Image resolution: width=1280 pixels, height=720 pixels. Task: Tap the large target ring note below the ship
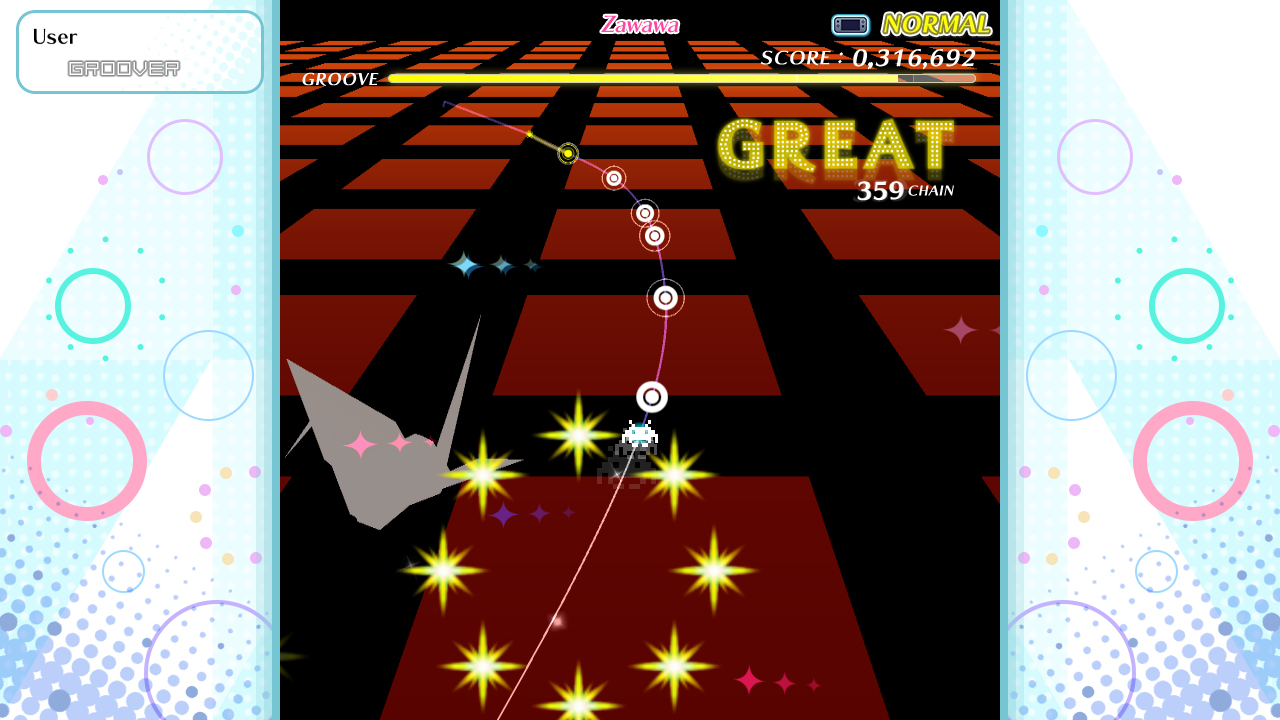coord(652,396)
